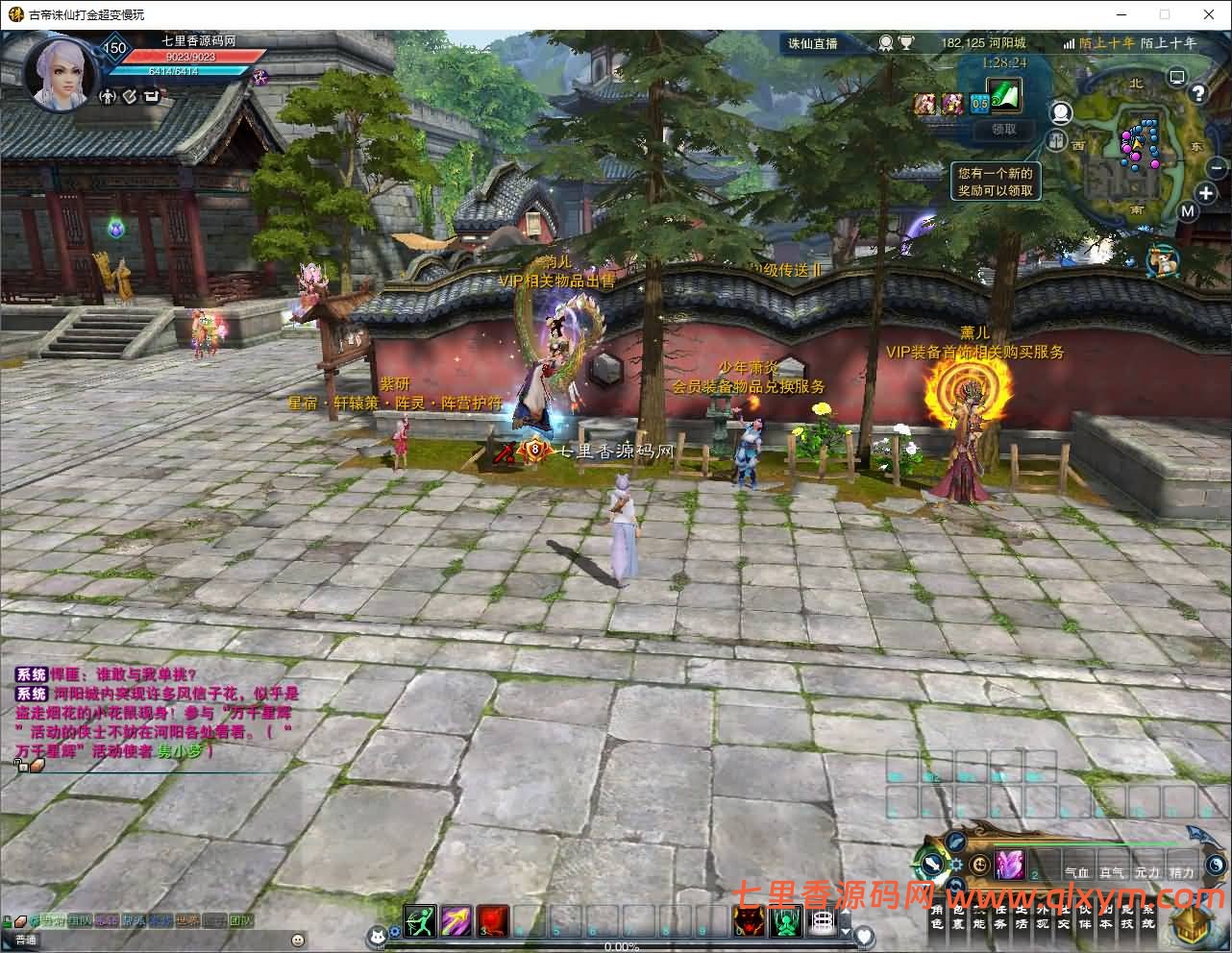Open the 领取 reward claim button
Screen dimensions: 1232x953
coord(1002,130)
